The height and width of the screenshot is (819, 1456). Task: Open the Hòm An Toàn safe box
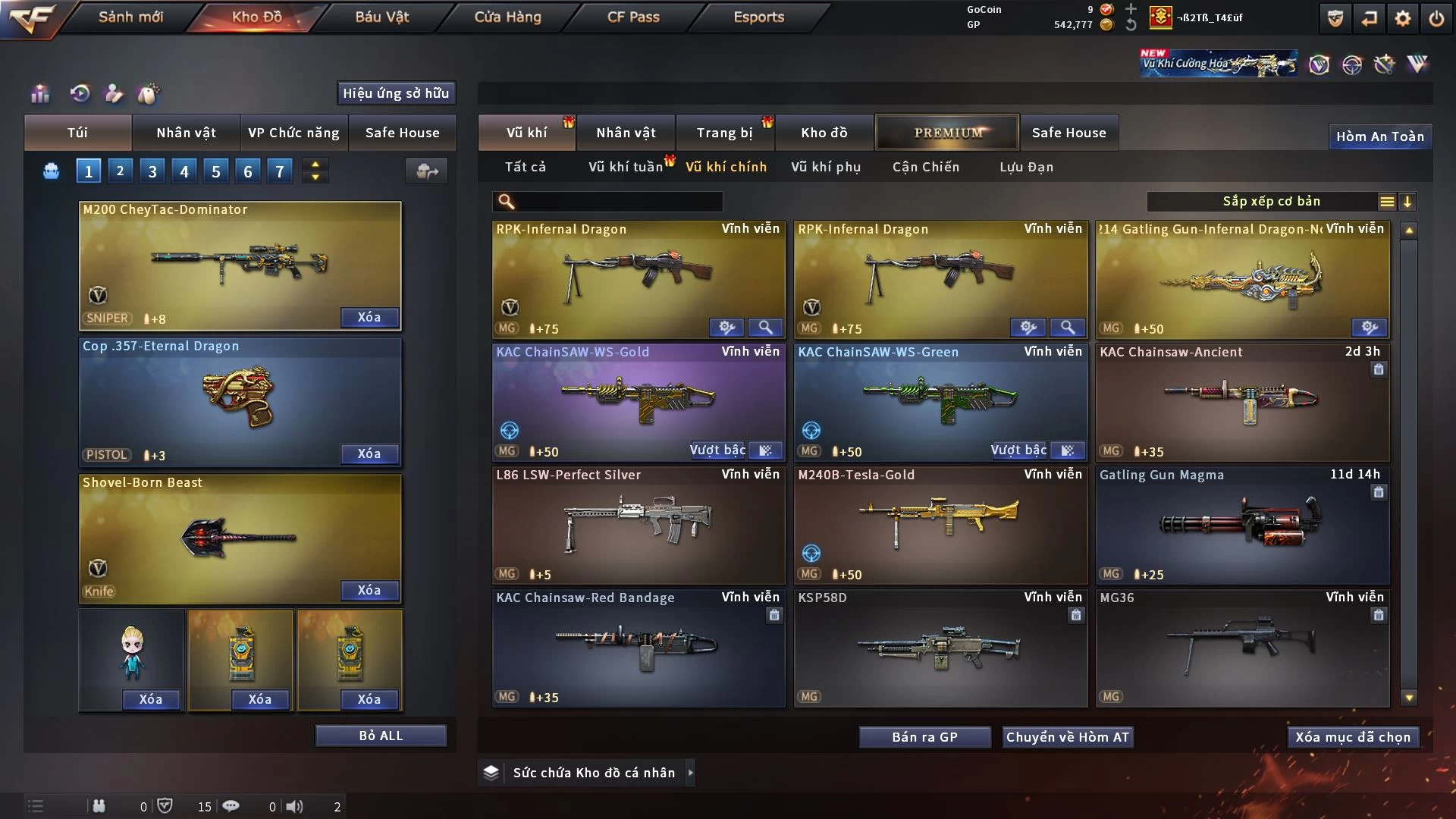(1379, 136)
